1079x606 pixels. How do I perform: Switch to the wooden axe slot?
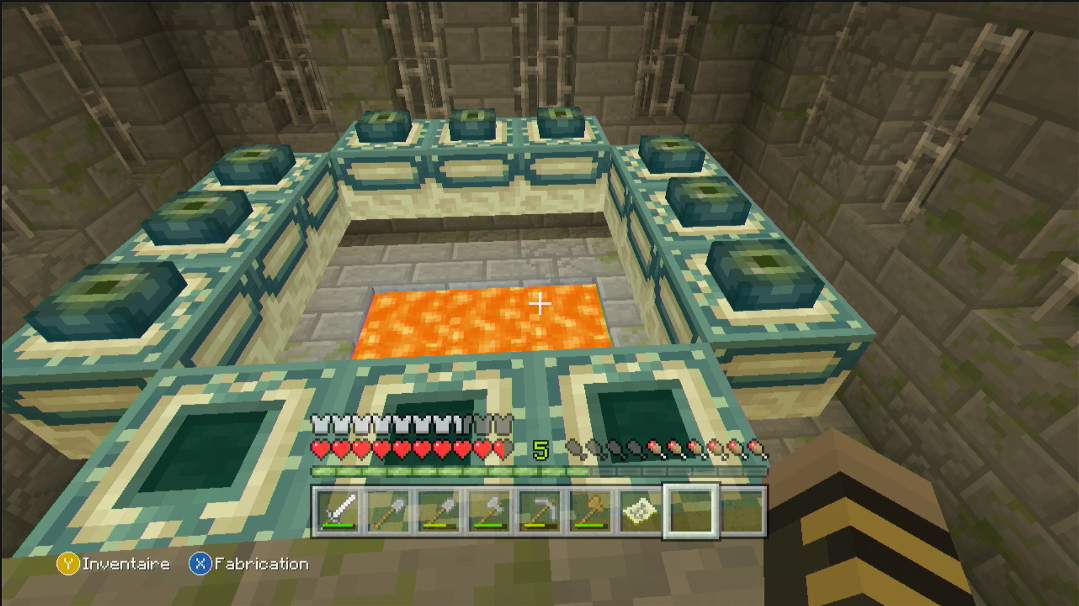588,511
